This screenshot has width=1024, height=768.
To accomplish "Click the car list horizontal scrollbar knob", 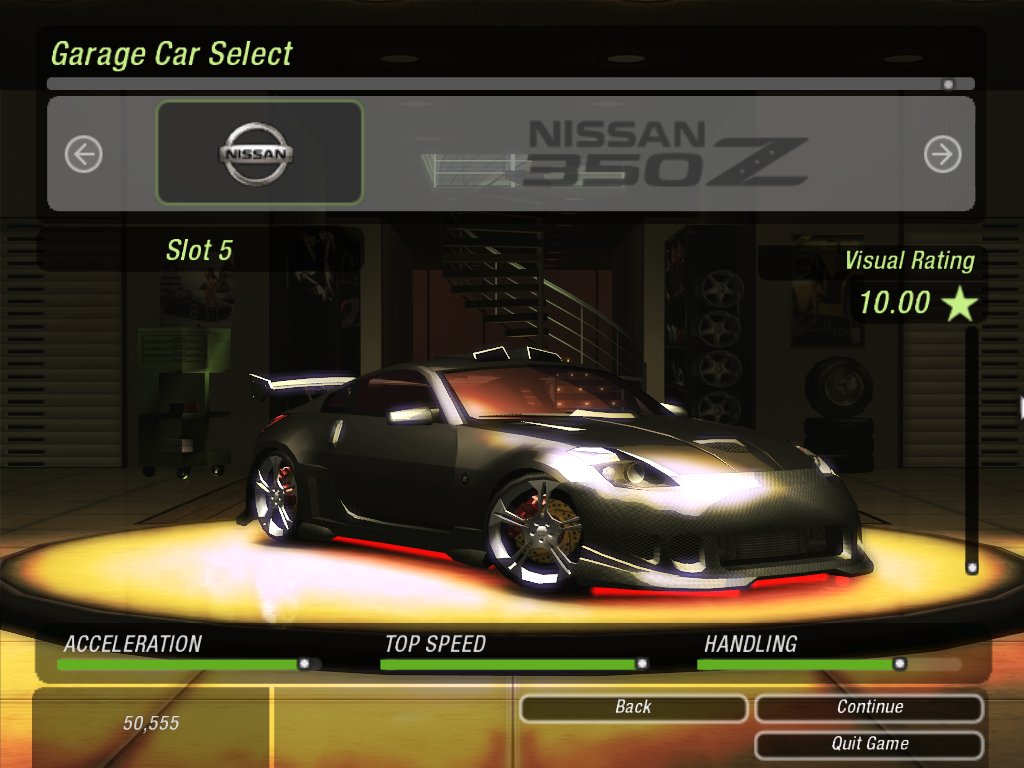I will coord(948,85).
